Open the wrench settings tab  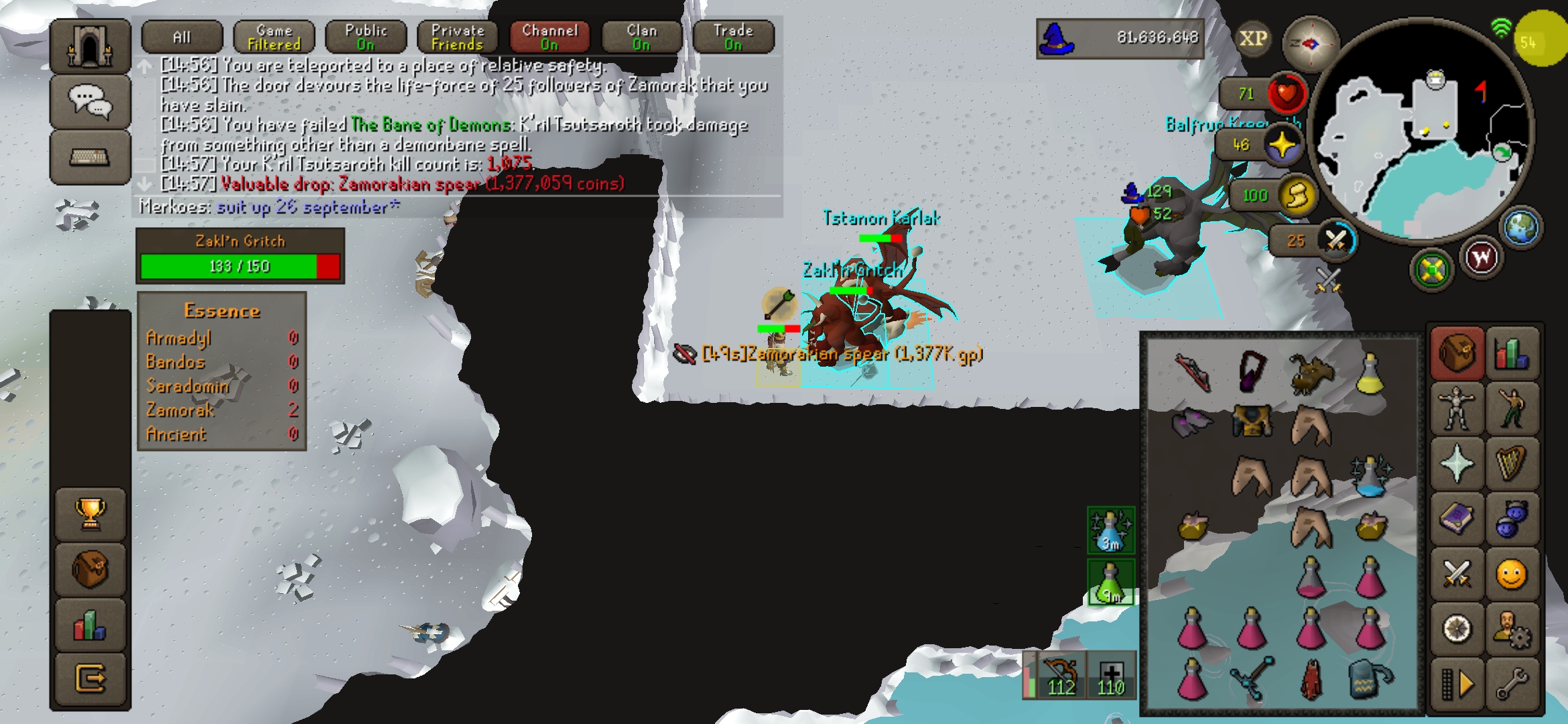(x=1511, y=684)
